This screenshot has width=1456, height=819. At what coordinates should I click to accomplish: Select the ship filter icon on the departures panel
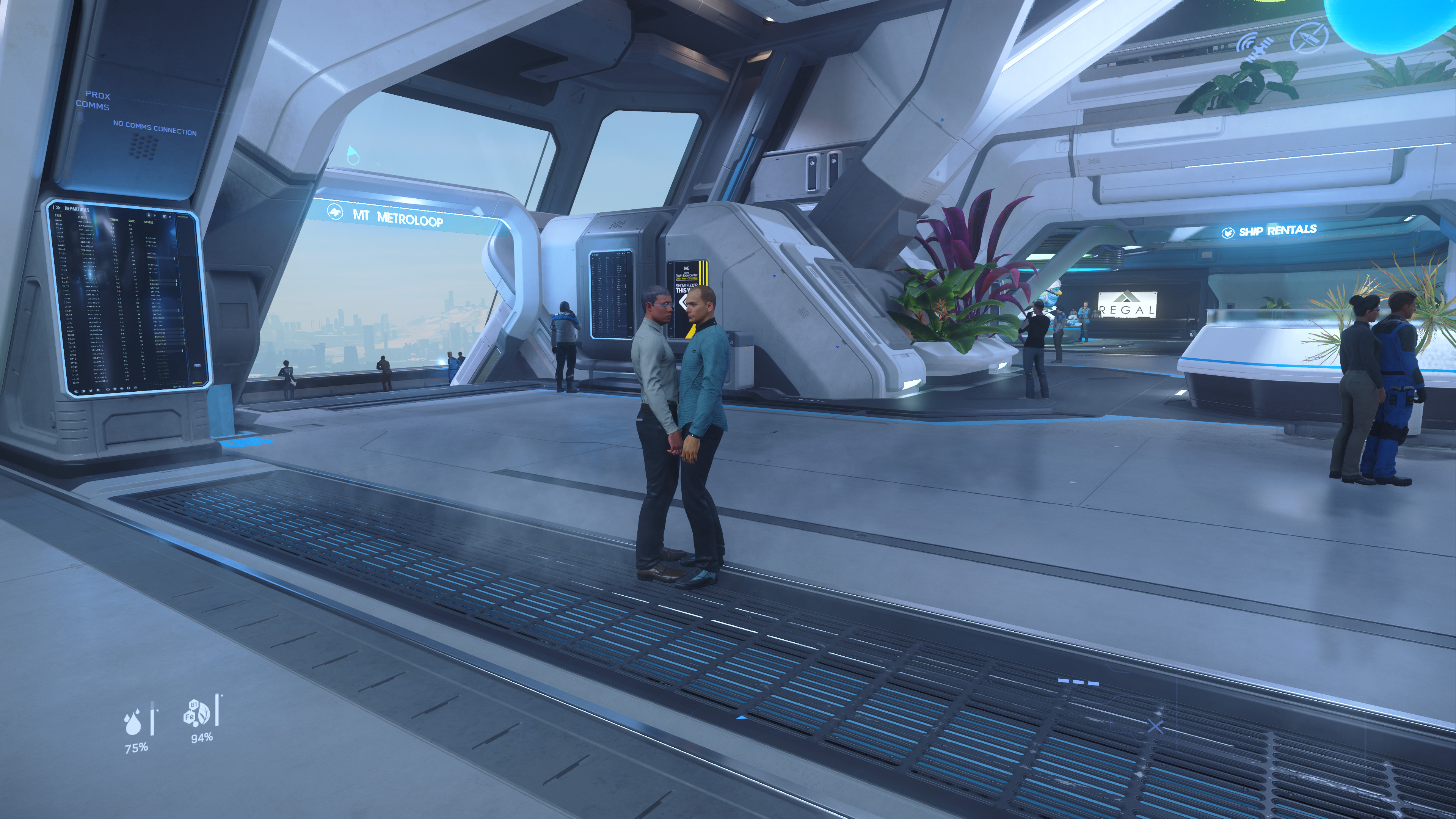coord(165,216)
